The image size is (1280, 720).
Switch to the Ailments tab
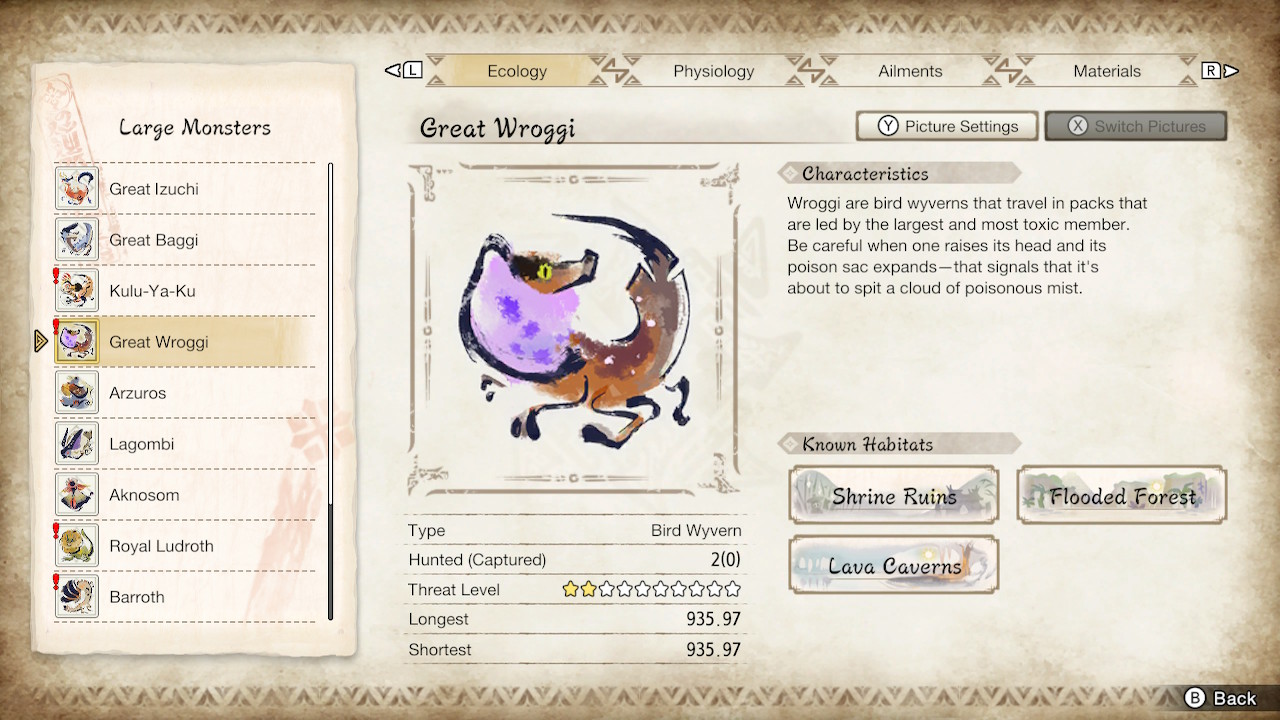910,71
